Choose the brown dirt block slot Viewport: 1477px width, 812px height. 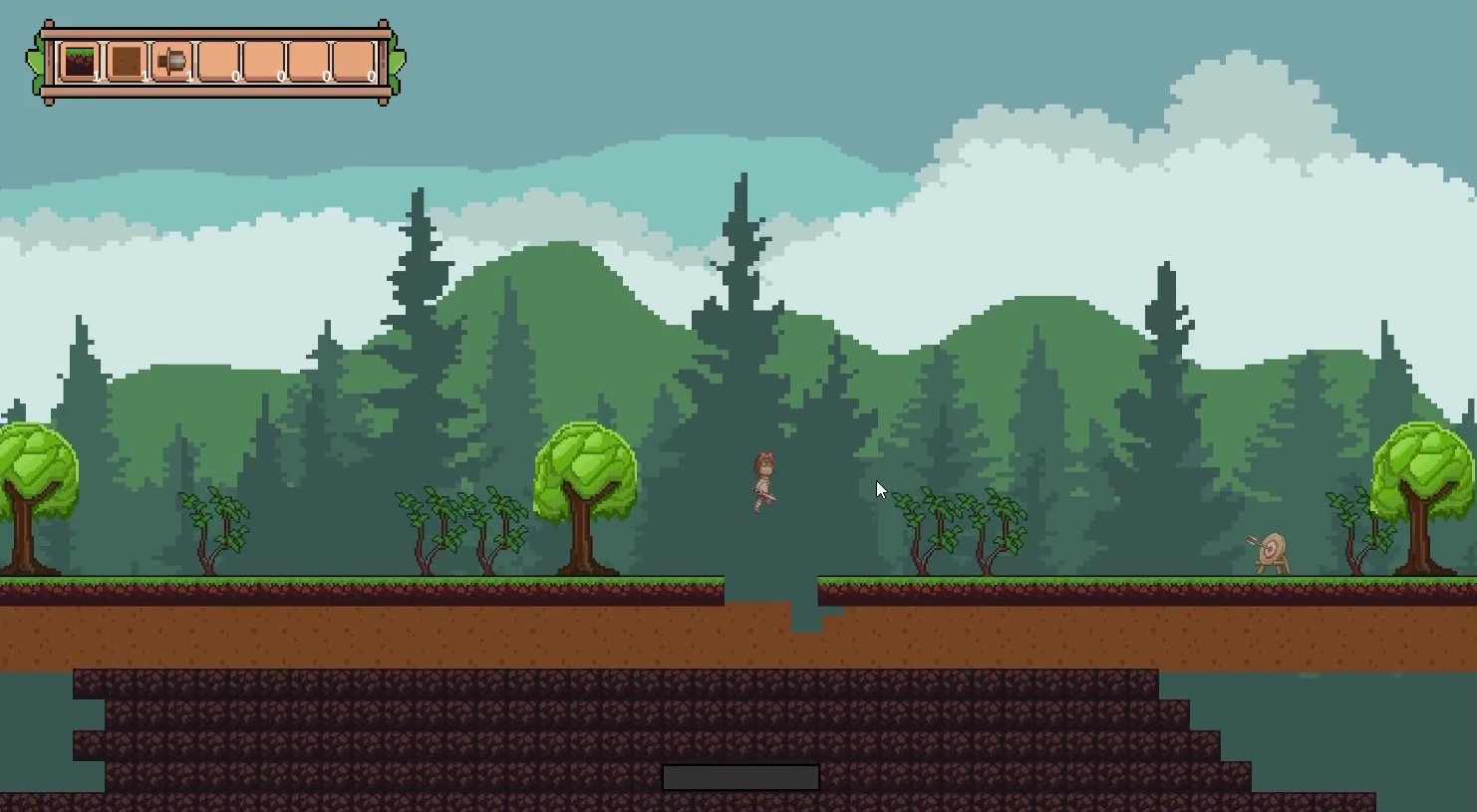(x=126, y=62)
